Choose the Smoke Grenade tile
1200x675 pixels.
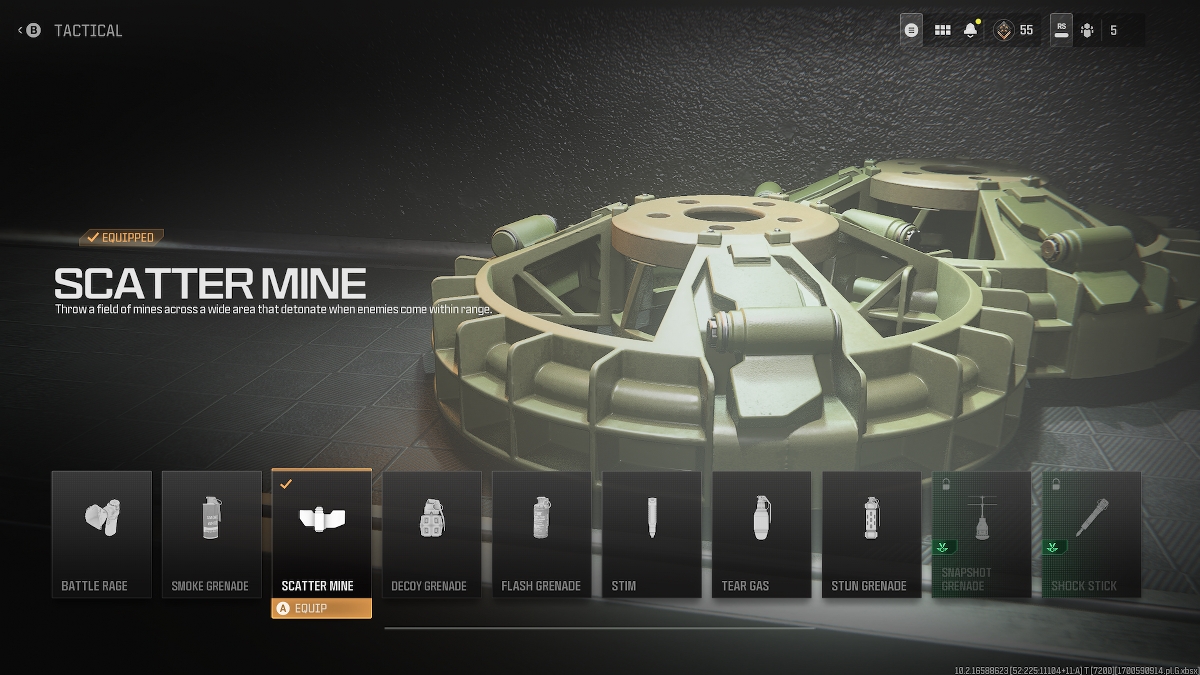[212, 534]
